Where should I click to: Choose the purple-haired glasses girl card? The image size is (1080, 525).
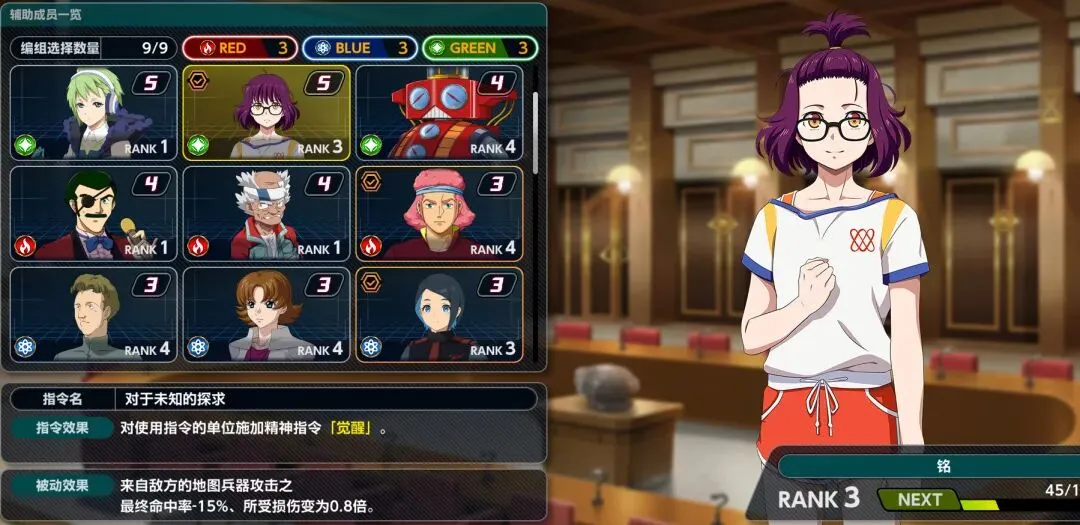coord(266,113)
